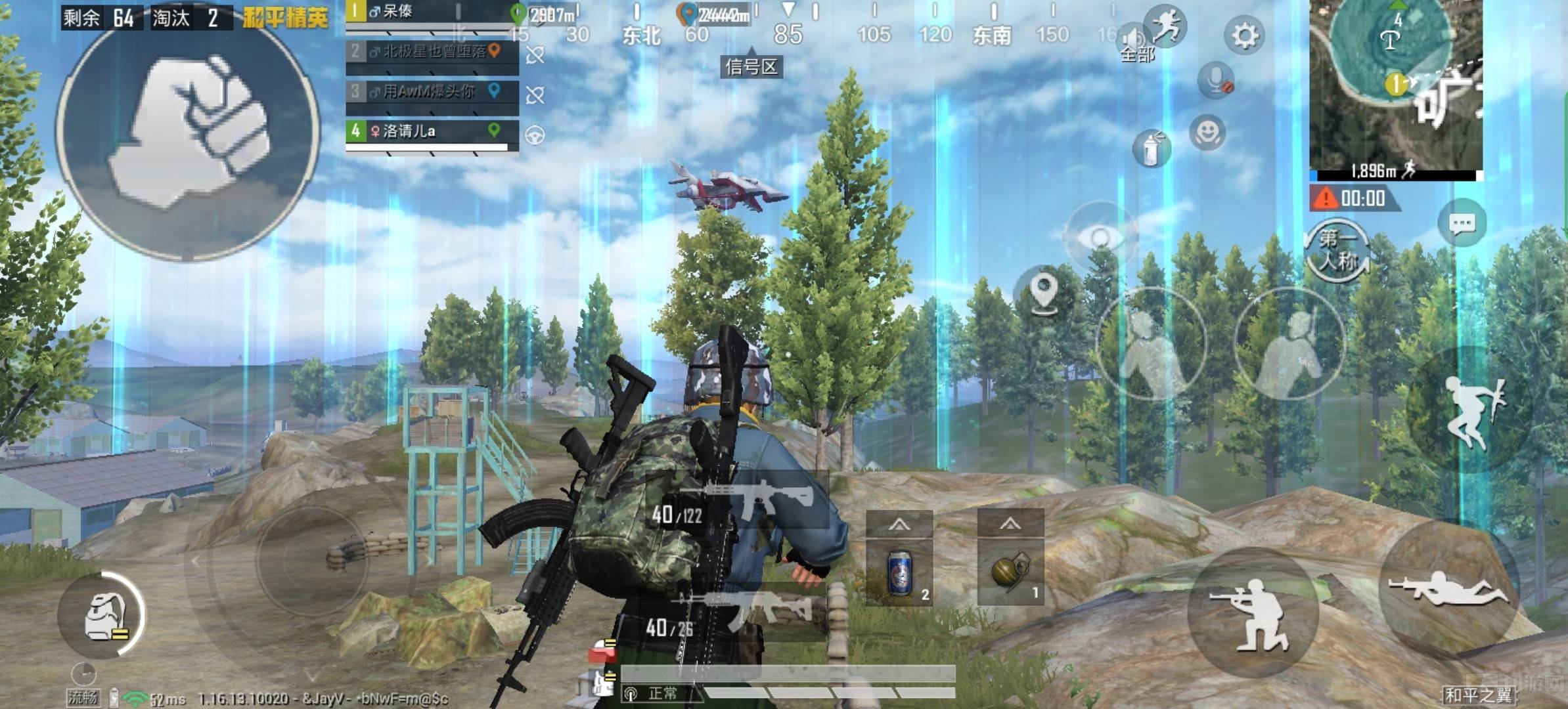The height and width of the screenshot is (709, 1568).
Task: Go prone with the lying soldier button
Action: pyautogui.click(x=1448, y=586)
